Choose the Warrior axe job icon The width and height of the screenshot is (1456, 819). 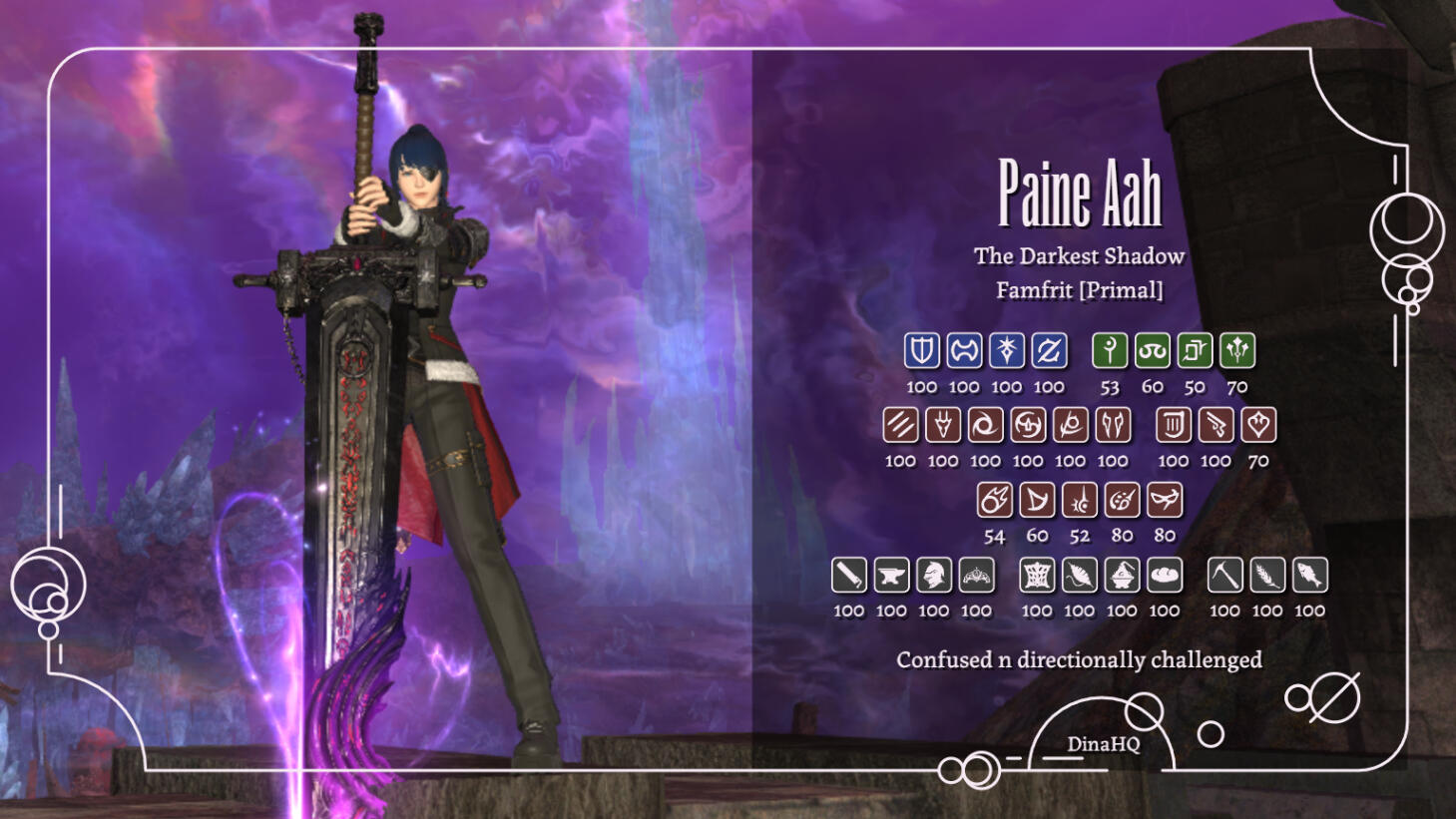964,350
